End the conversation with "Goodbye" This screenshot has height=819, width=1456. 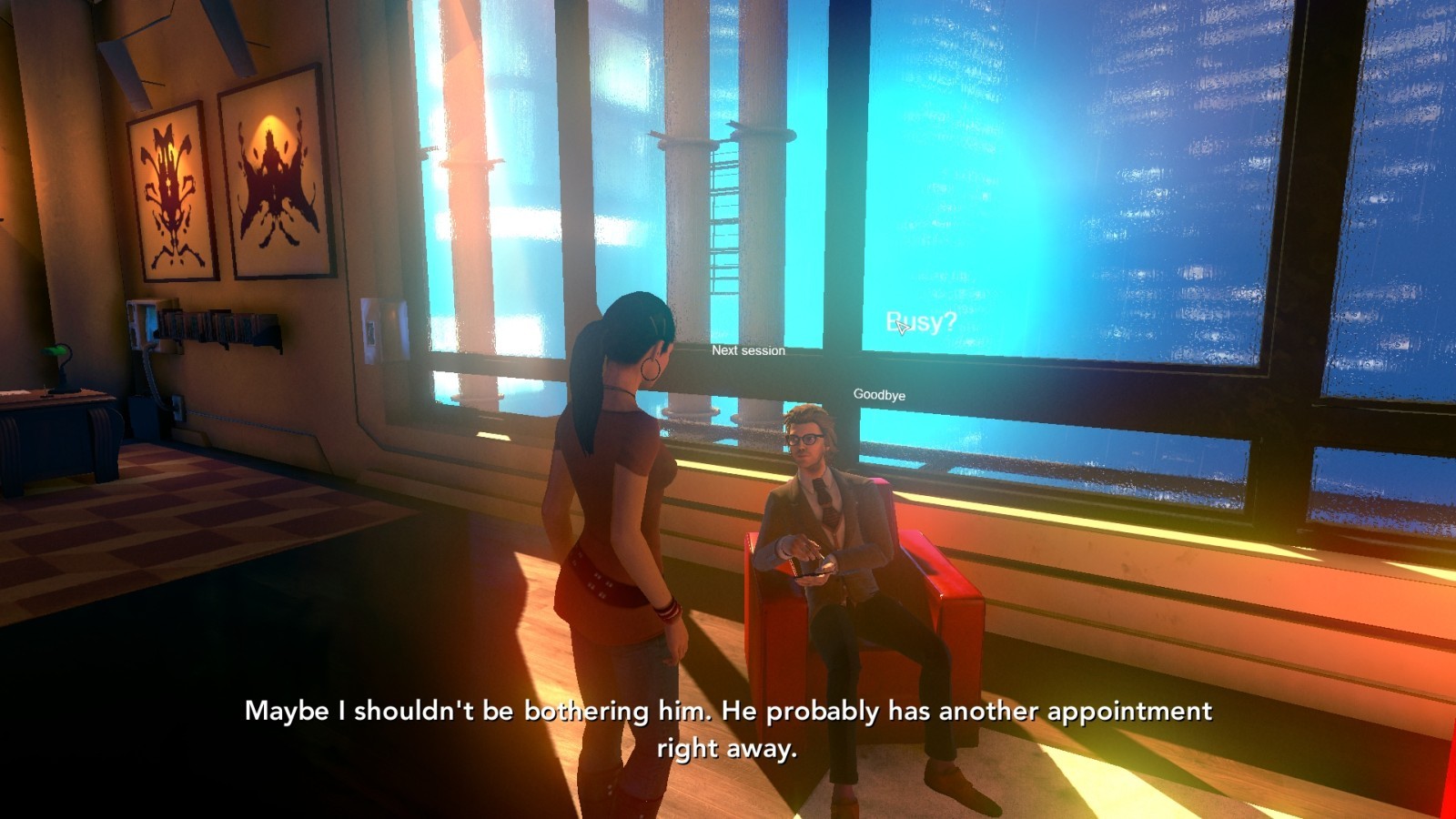click(879, 395)
